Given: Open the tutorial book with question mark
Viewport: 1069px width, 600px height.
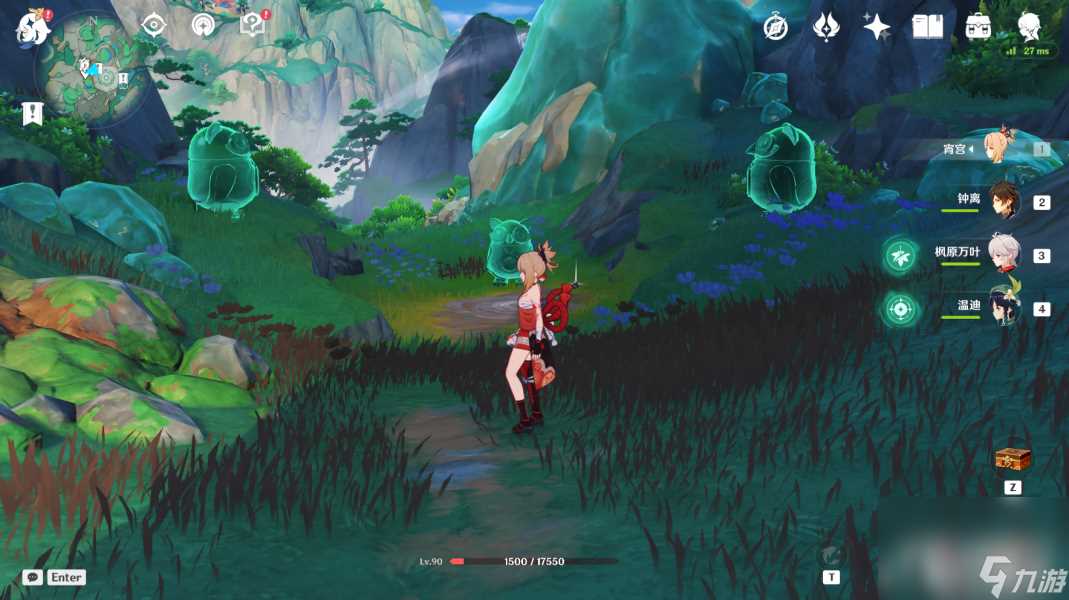Looking at the screenshot, I should [x=254, y=26].
